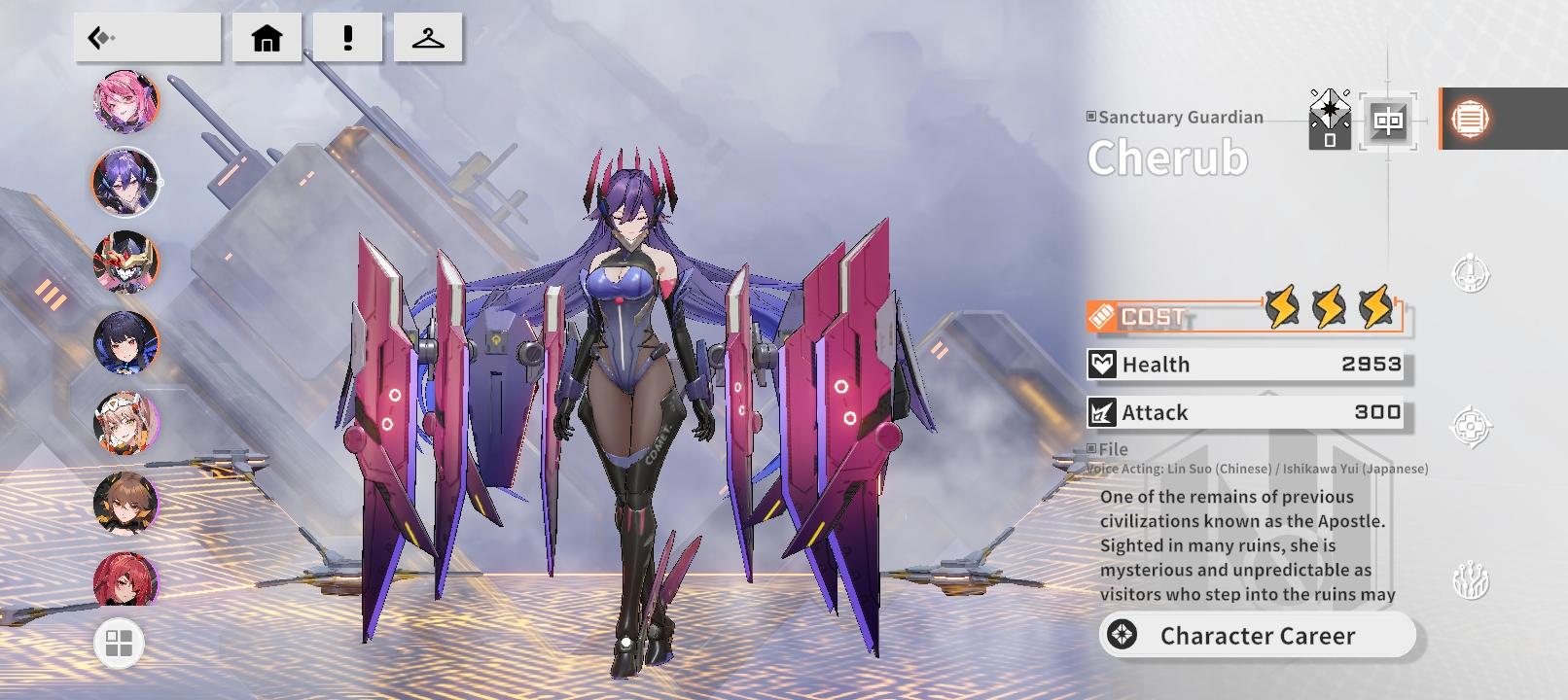Click the square class emblem icon
Image resolution: width=1568 pixels, height=700 pixels.
(x=1388, y=121)
